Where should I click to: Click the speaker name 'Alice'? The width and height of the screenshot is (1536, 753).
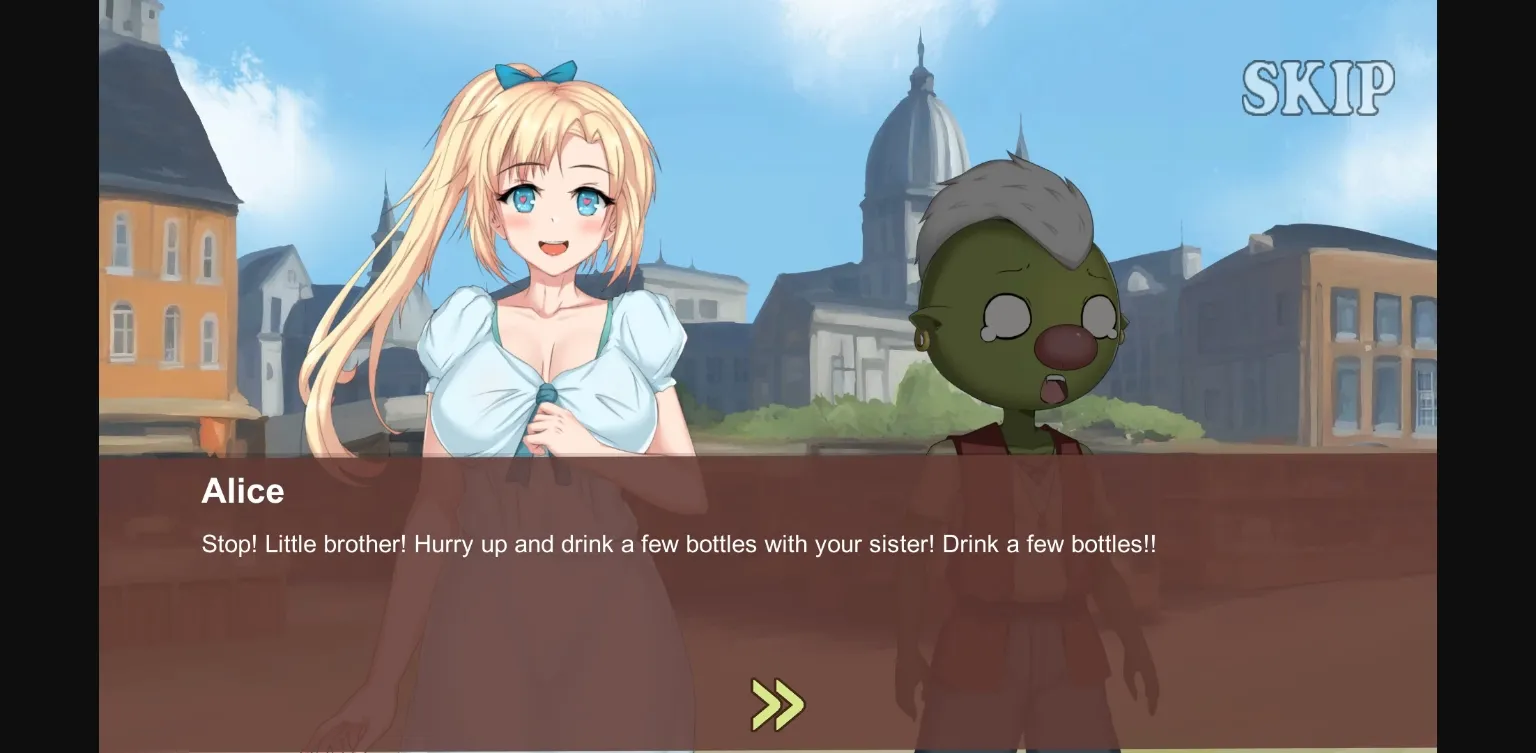(242, 491)
